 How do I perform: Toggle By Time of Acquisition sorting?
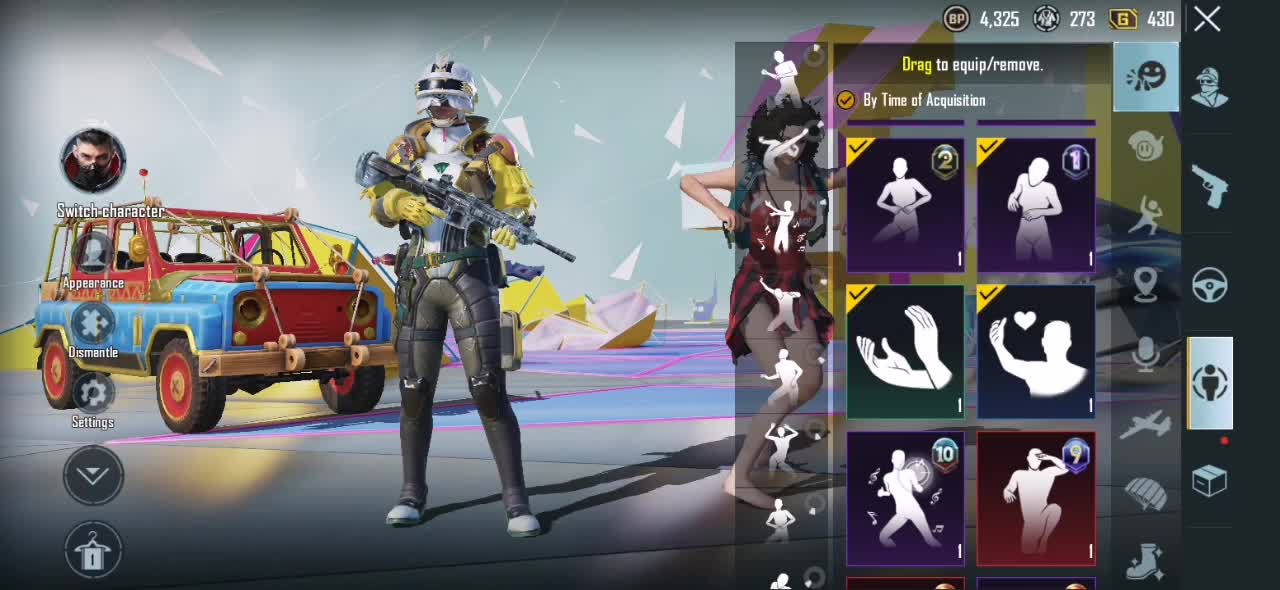pos(846,100)
